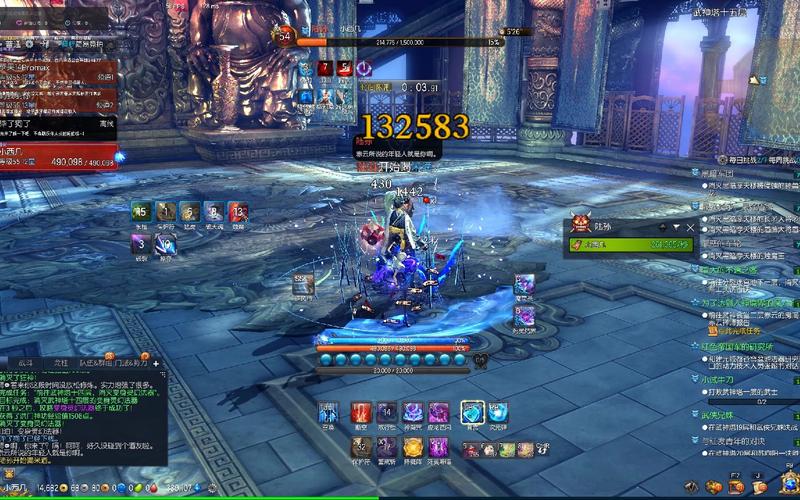Screen dimensions: 800x500
Task: Activate the red 断空 skill icon
Action: [x=361, y=412]
